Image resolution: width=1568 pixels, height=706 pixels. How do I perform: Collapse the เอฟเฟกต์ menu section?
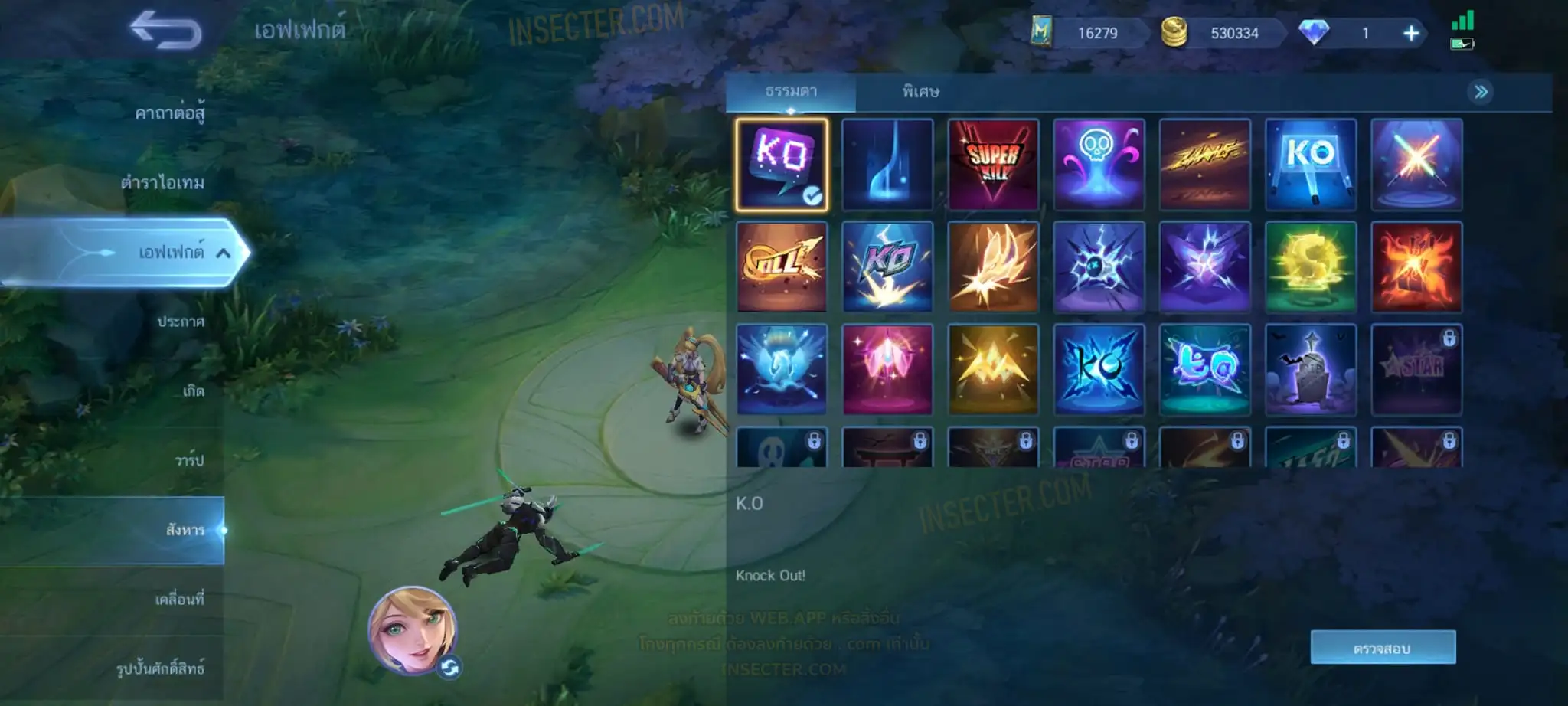point(223,253)
